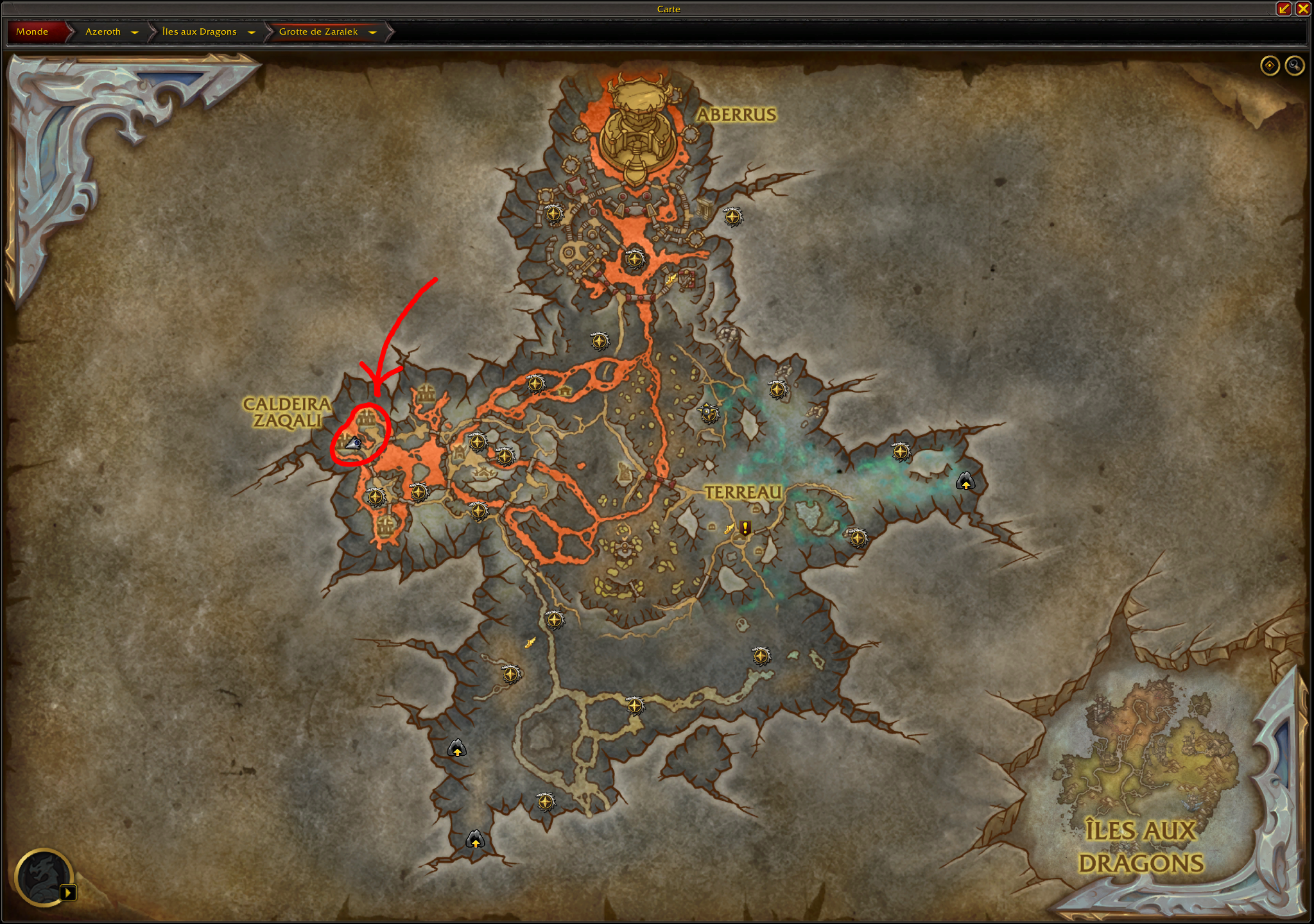Select Monde in the breadcrumb bar
Viewport: 1314px width, 924px height.
[33, 31]
